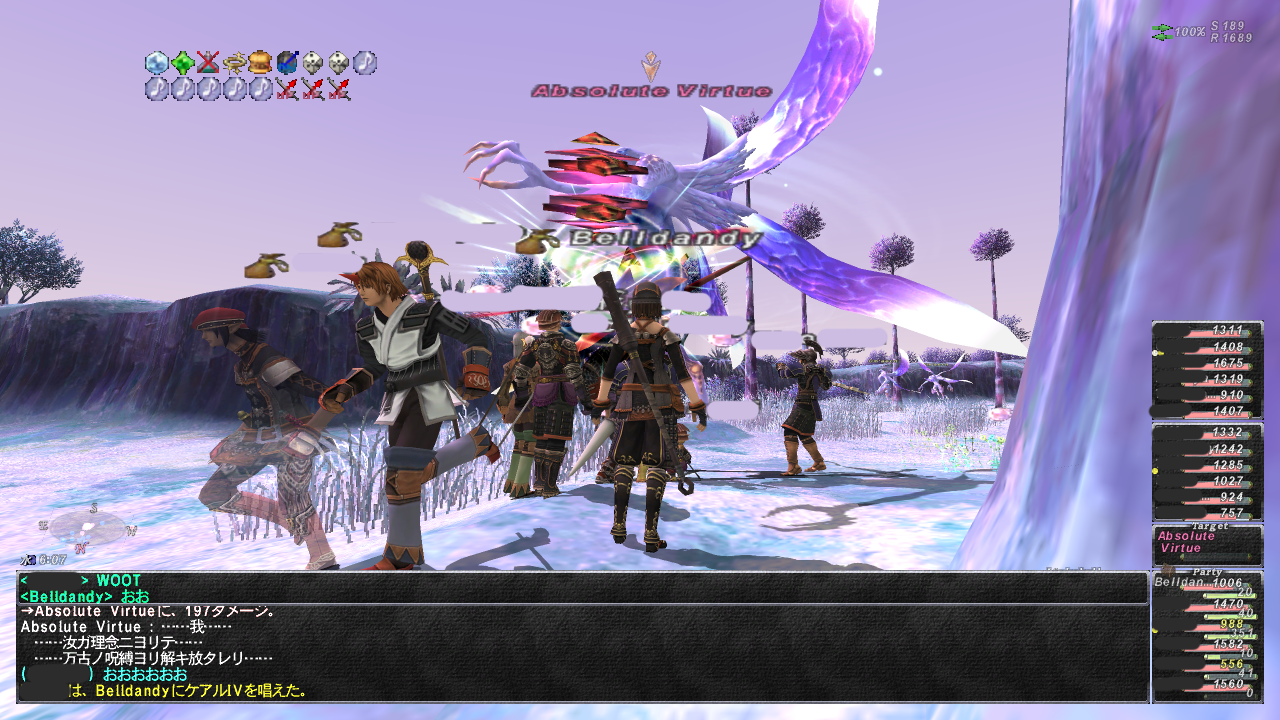This screenshot has width=1280, height=720.
Task: Choose the alliance member with 757 HP
Action: coord(1206,513)
